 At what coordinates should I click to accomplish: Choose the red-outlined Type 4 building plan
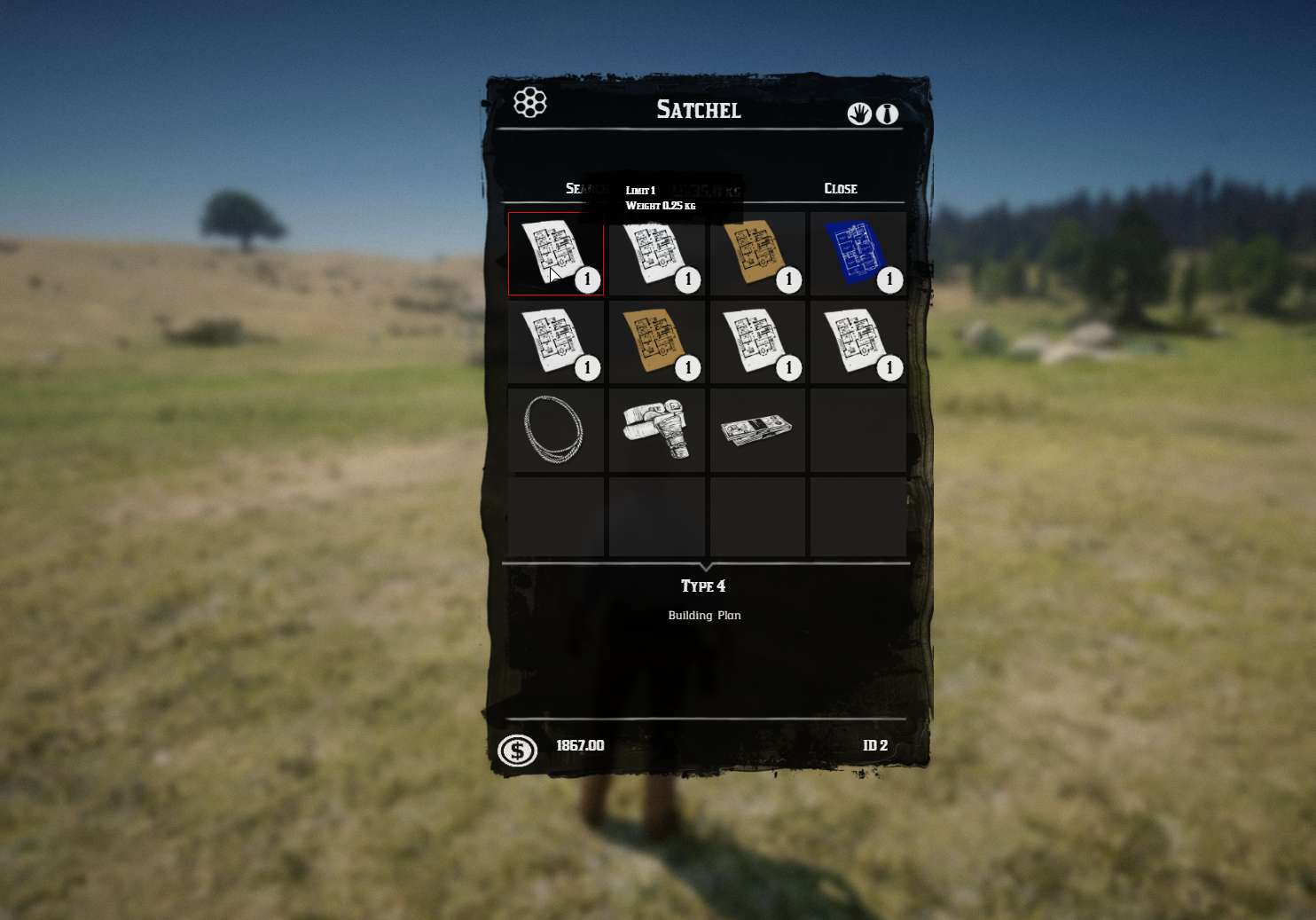[555, 254]
